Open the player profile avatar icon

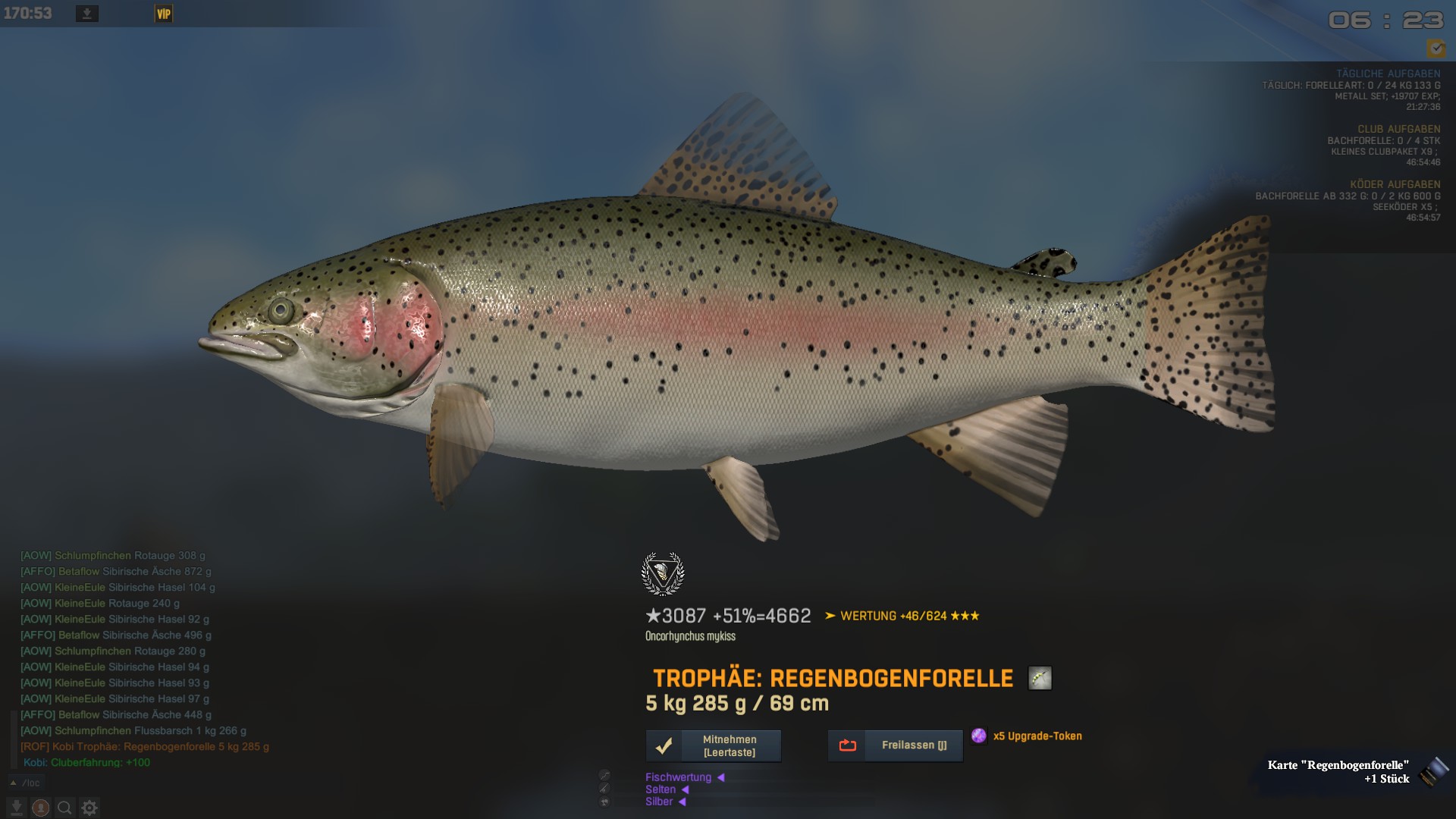point(41,808)
